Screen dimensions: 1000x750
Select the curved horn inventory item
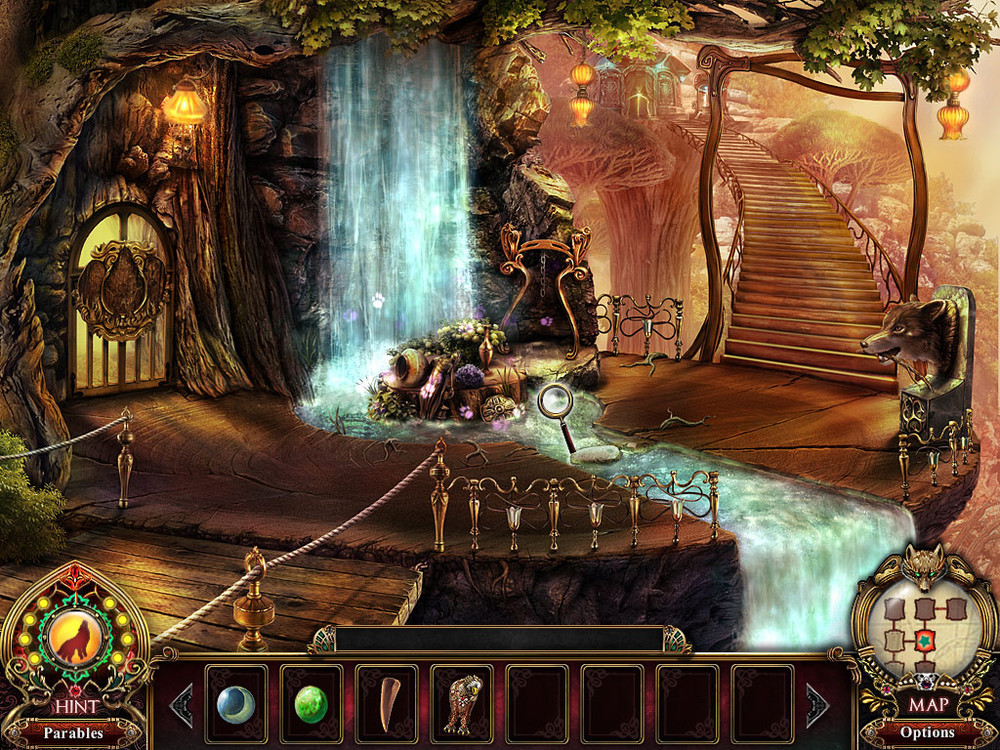tap(387, 703)
